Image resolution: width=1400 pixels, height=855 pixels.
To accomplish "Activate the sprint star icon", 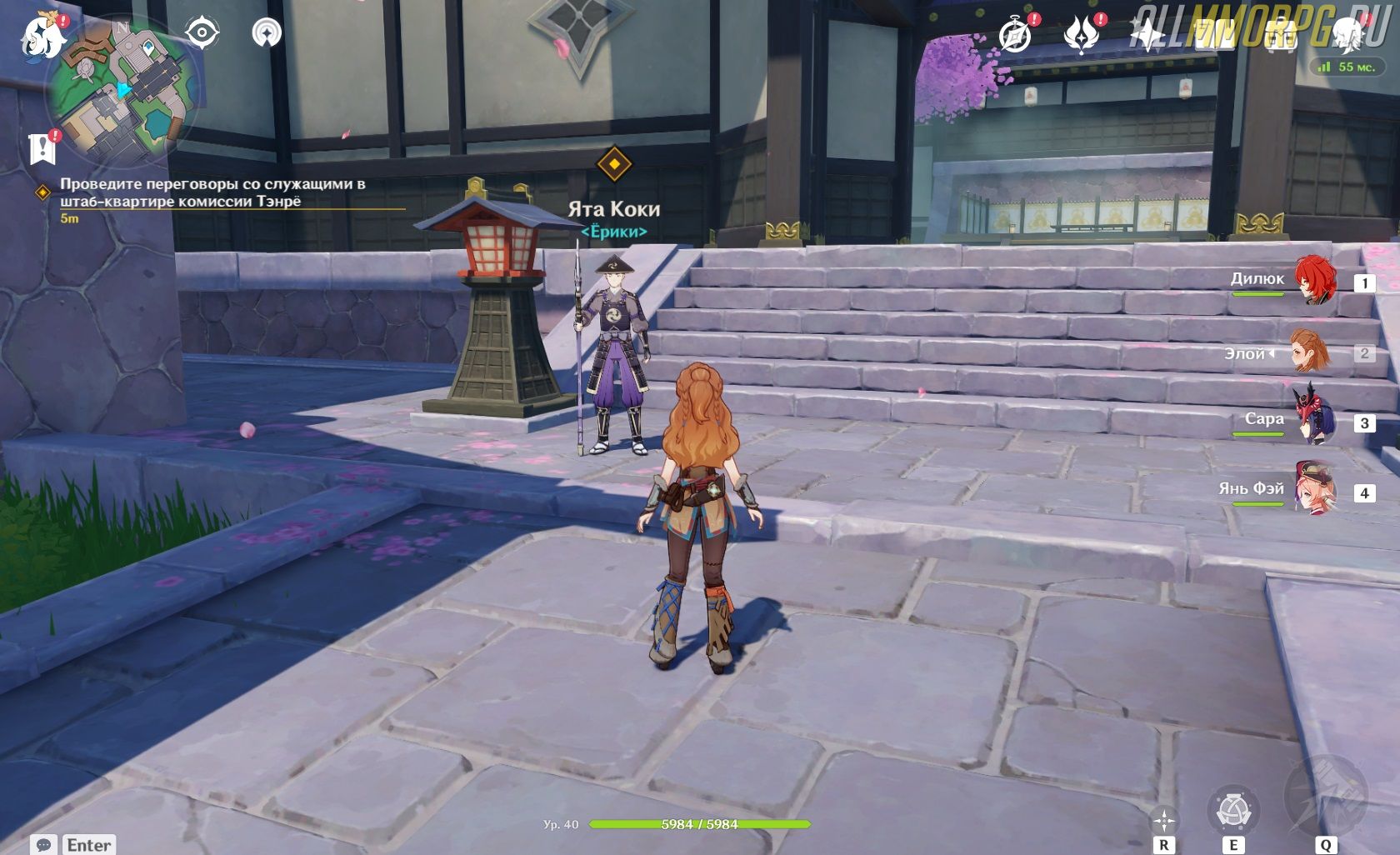I will click(1163, 820).
